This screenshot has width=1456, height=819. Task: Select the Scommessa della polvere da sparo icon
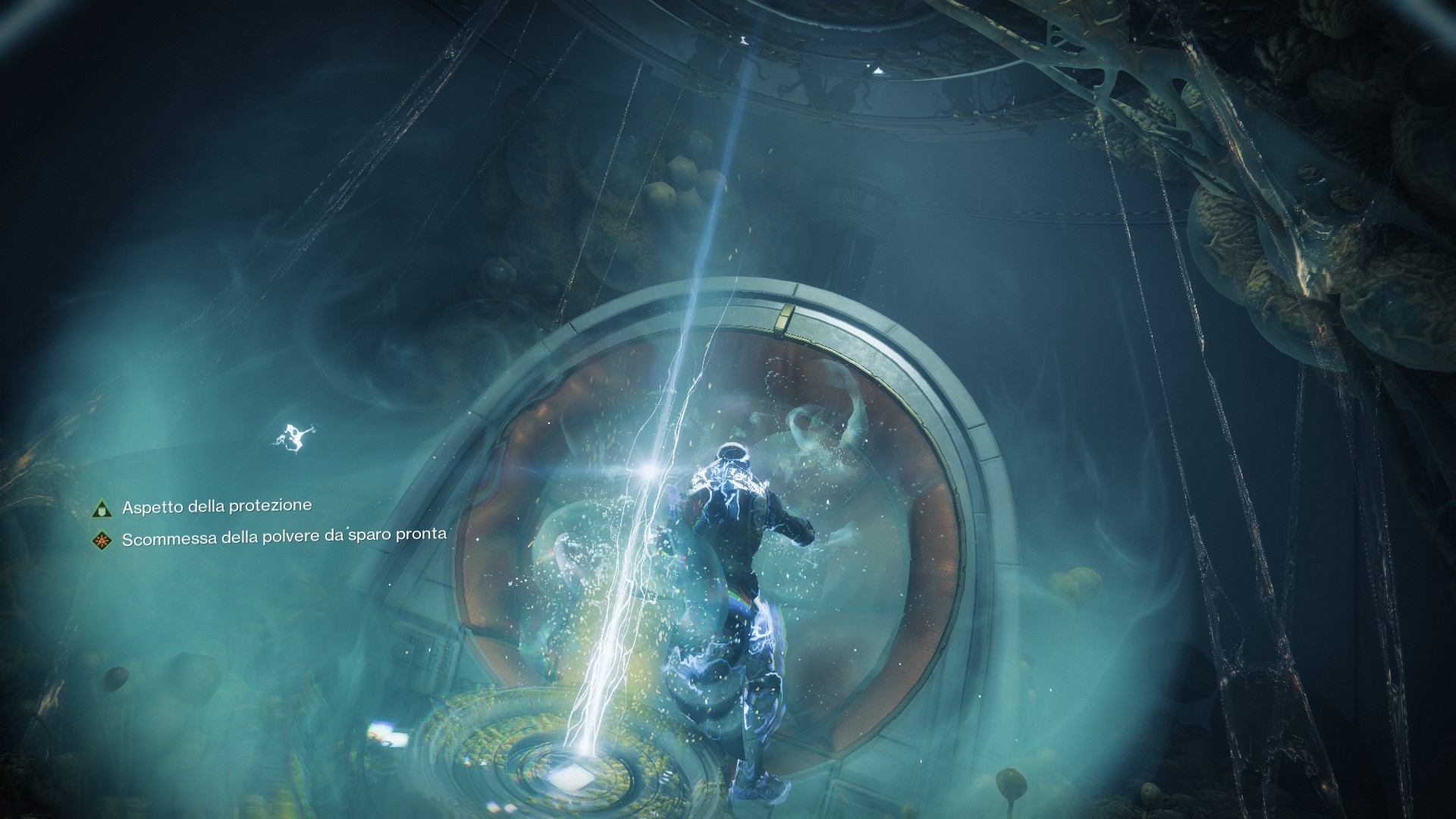pos(100,541)
